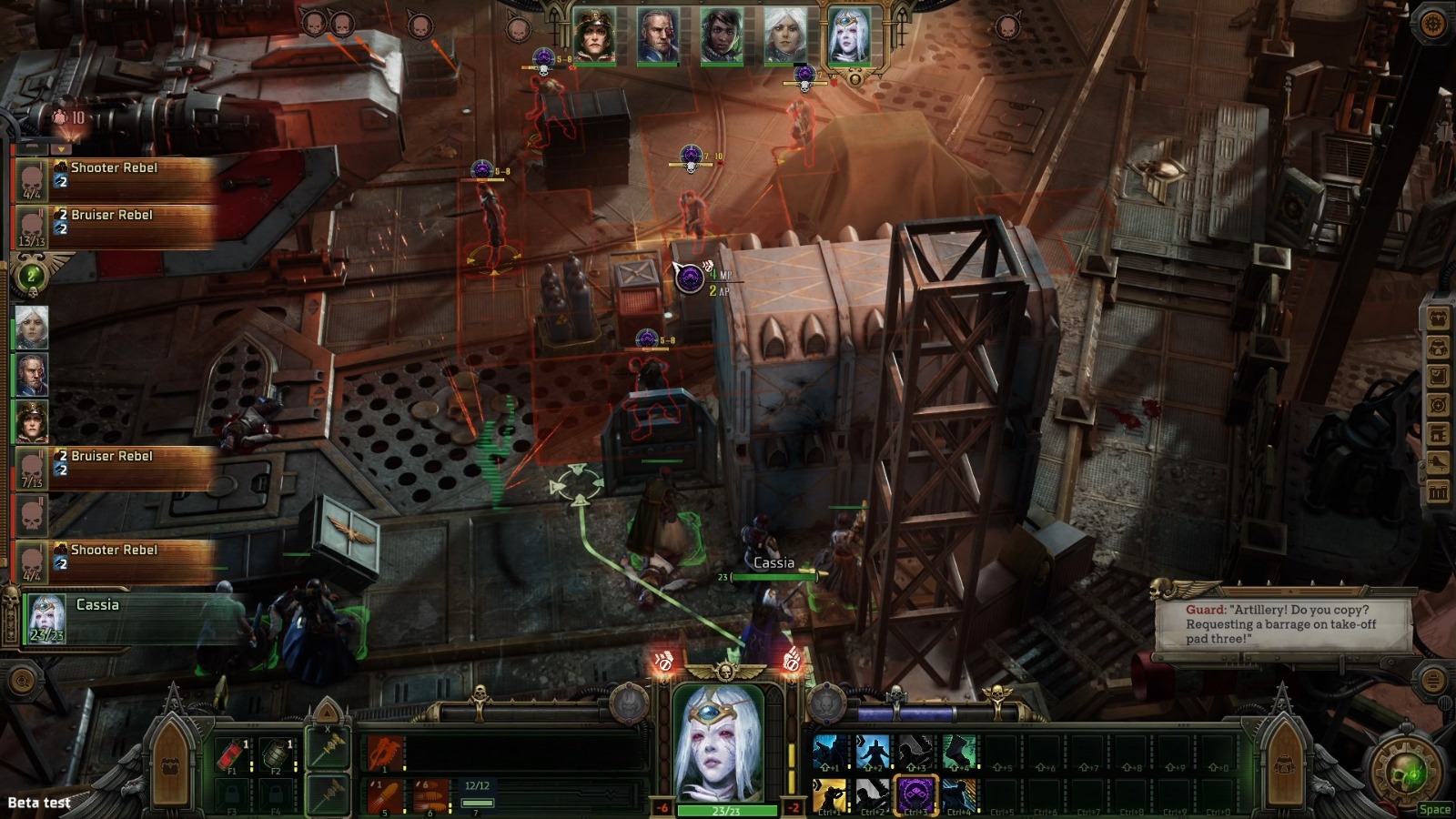This screenshot has width=1456, height=819.
Task: Activate the blue ability in hotbar slot 2
Action: click(x=875, y=751)
